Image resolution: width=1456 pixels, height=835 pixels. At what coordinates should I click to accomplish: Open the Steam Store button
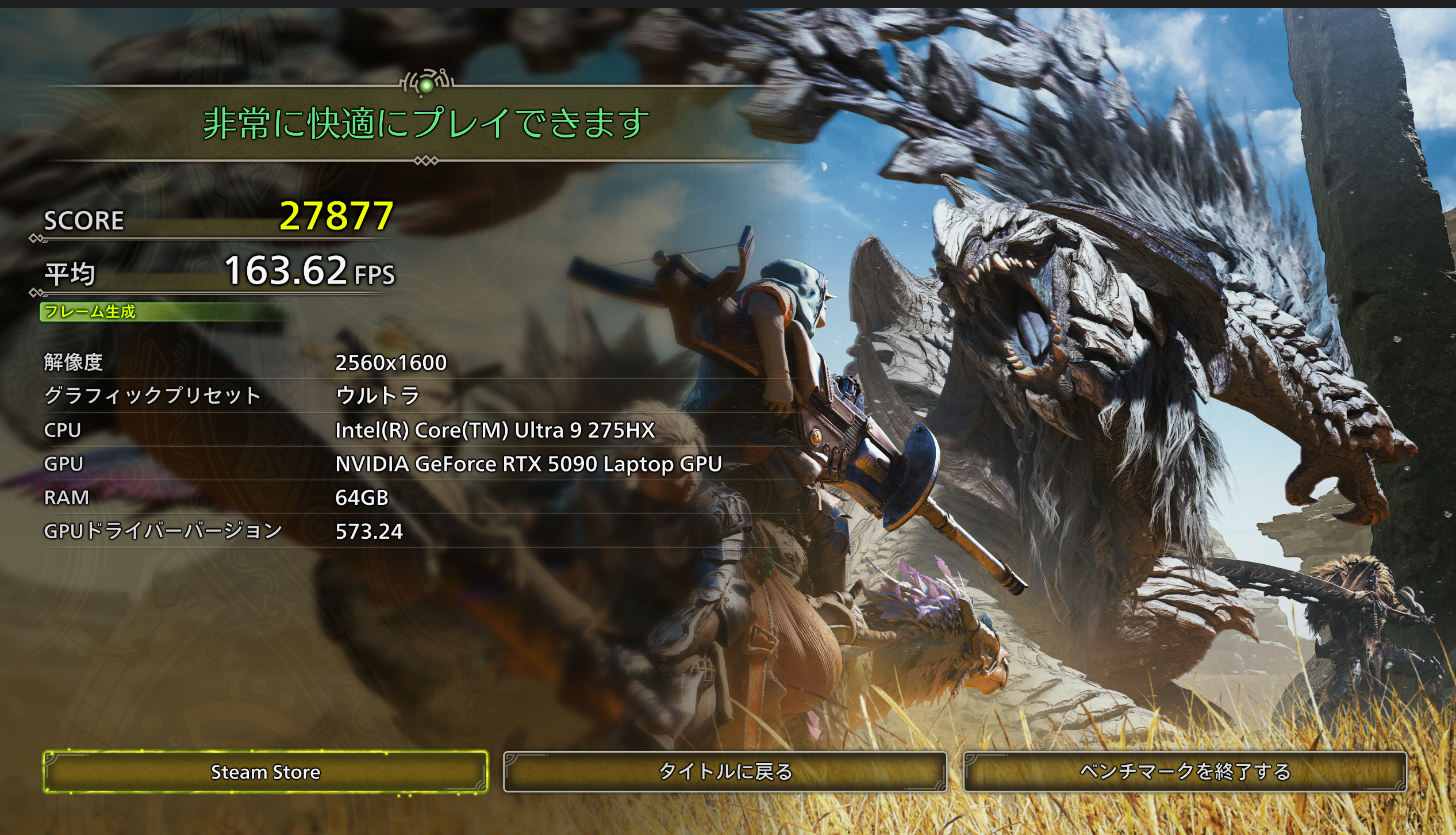(x=266, y=772)
